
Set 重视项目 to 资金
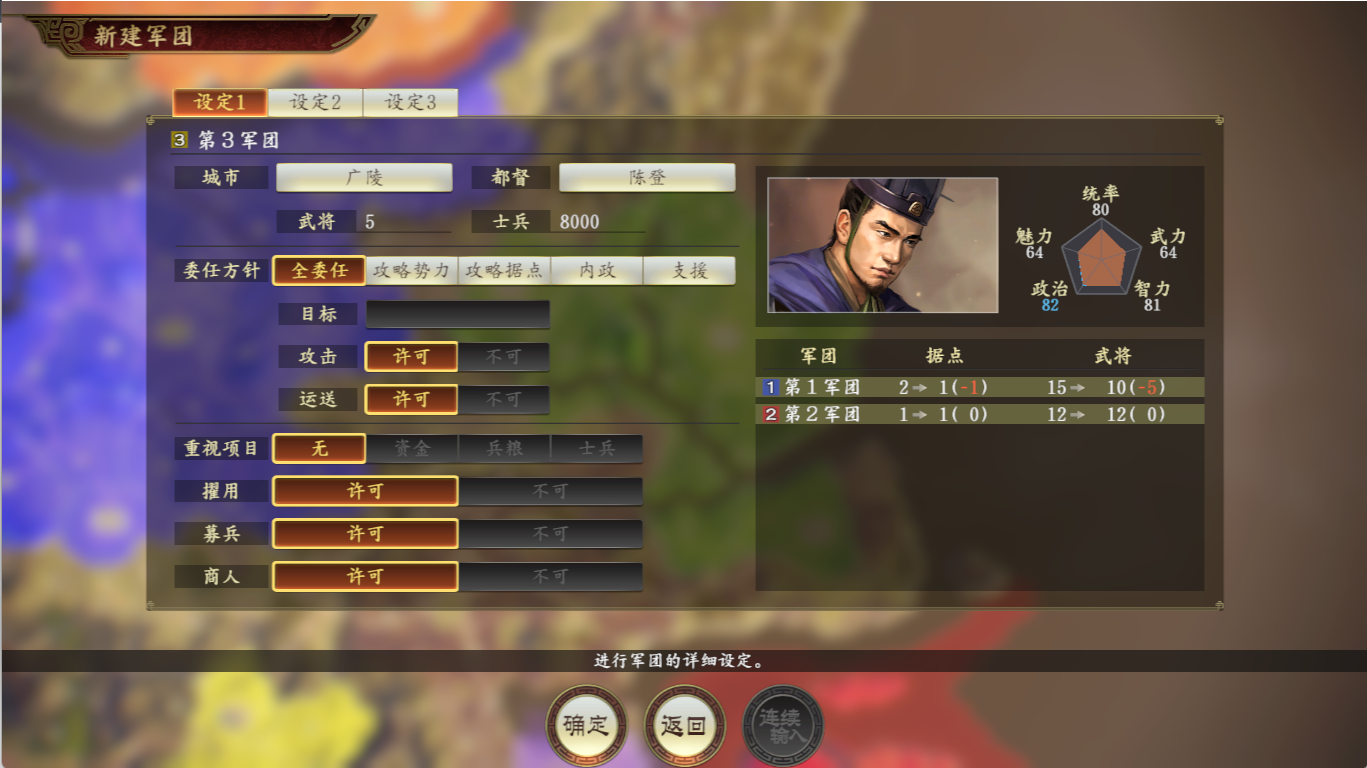tap(411, 448)
